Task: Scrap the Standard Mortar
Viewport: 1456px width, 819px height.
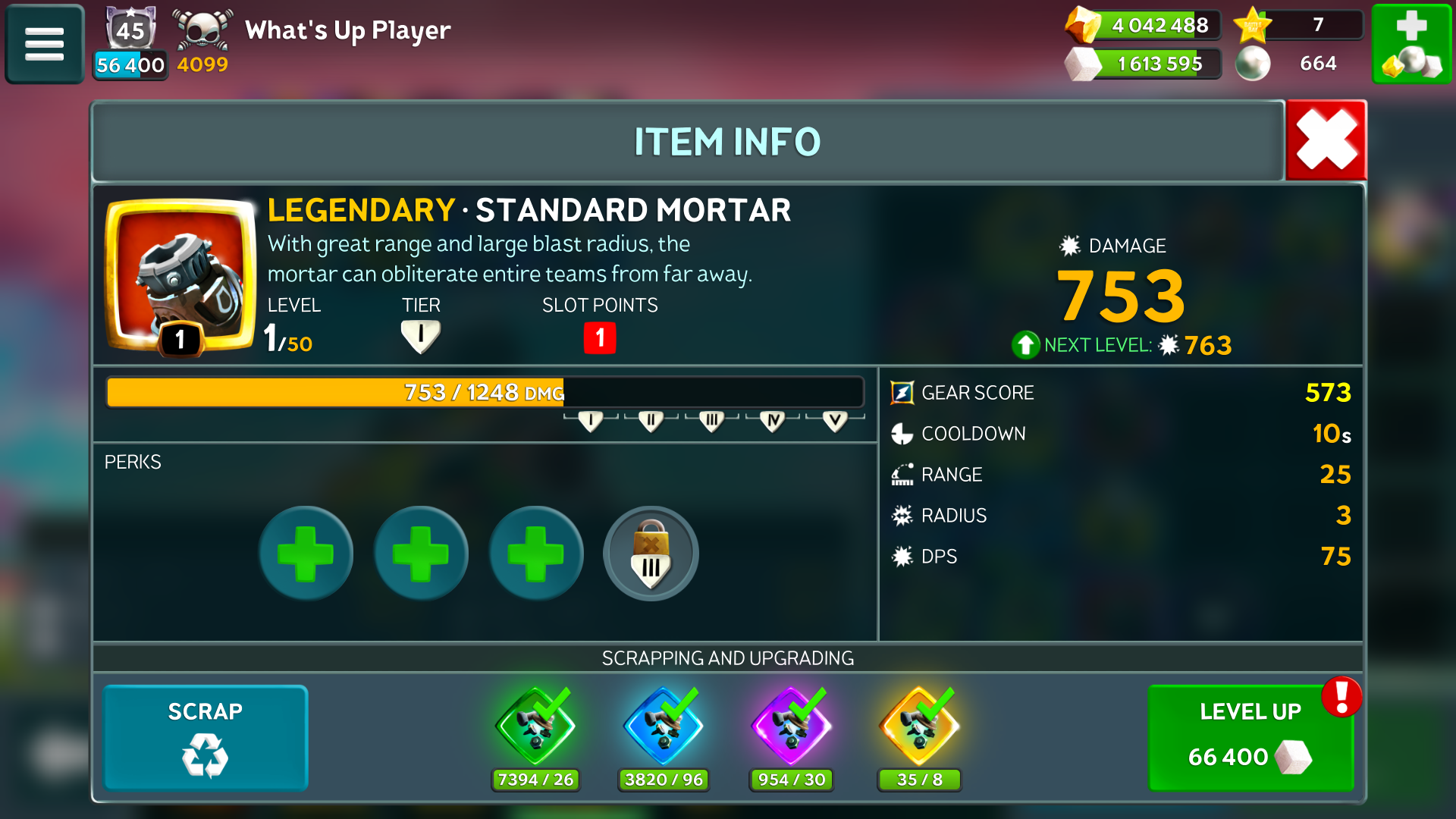Action: coord(206,737)
